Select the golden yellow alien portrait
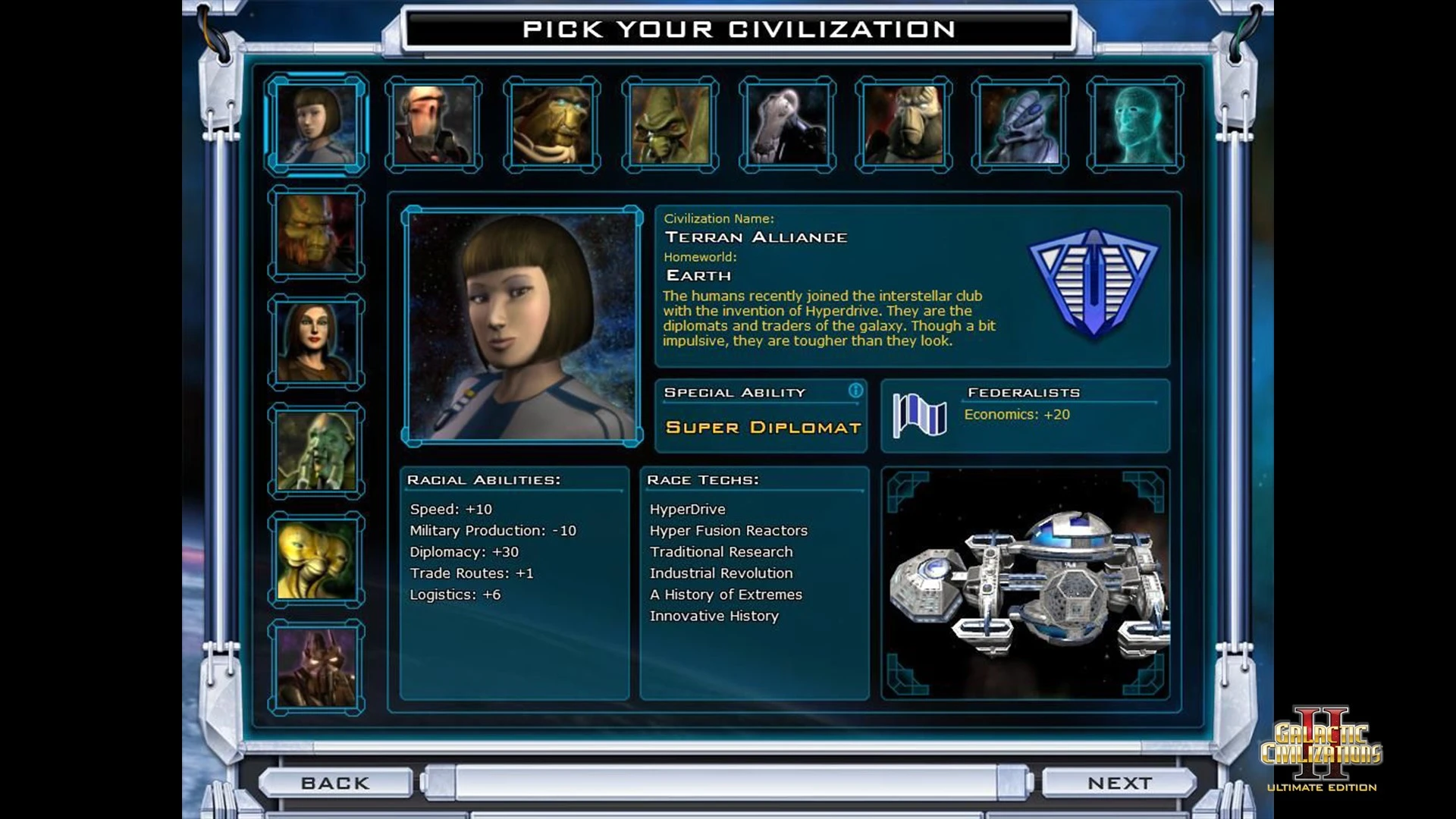This screenshot has height=819, width=1456. tap(316, 560)
